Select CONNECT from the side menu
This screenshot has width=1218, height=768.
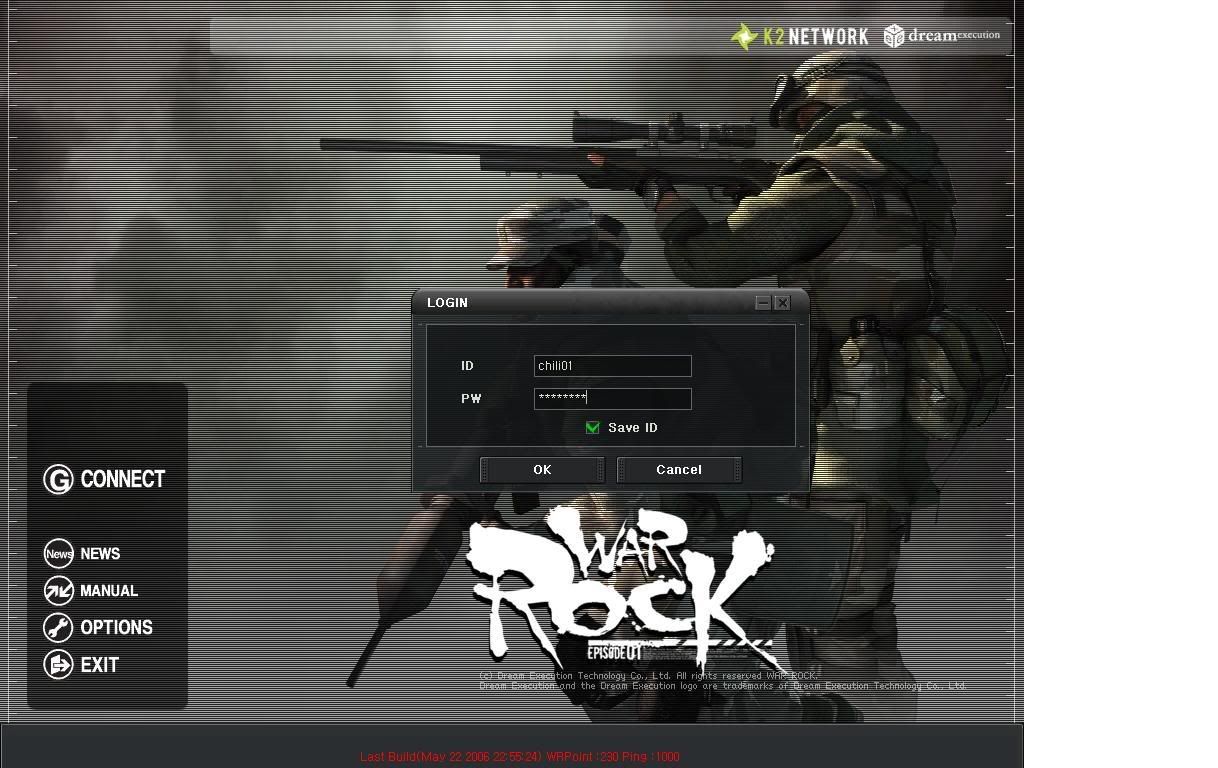104,480
